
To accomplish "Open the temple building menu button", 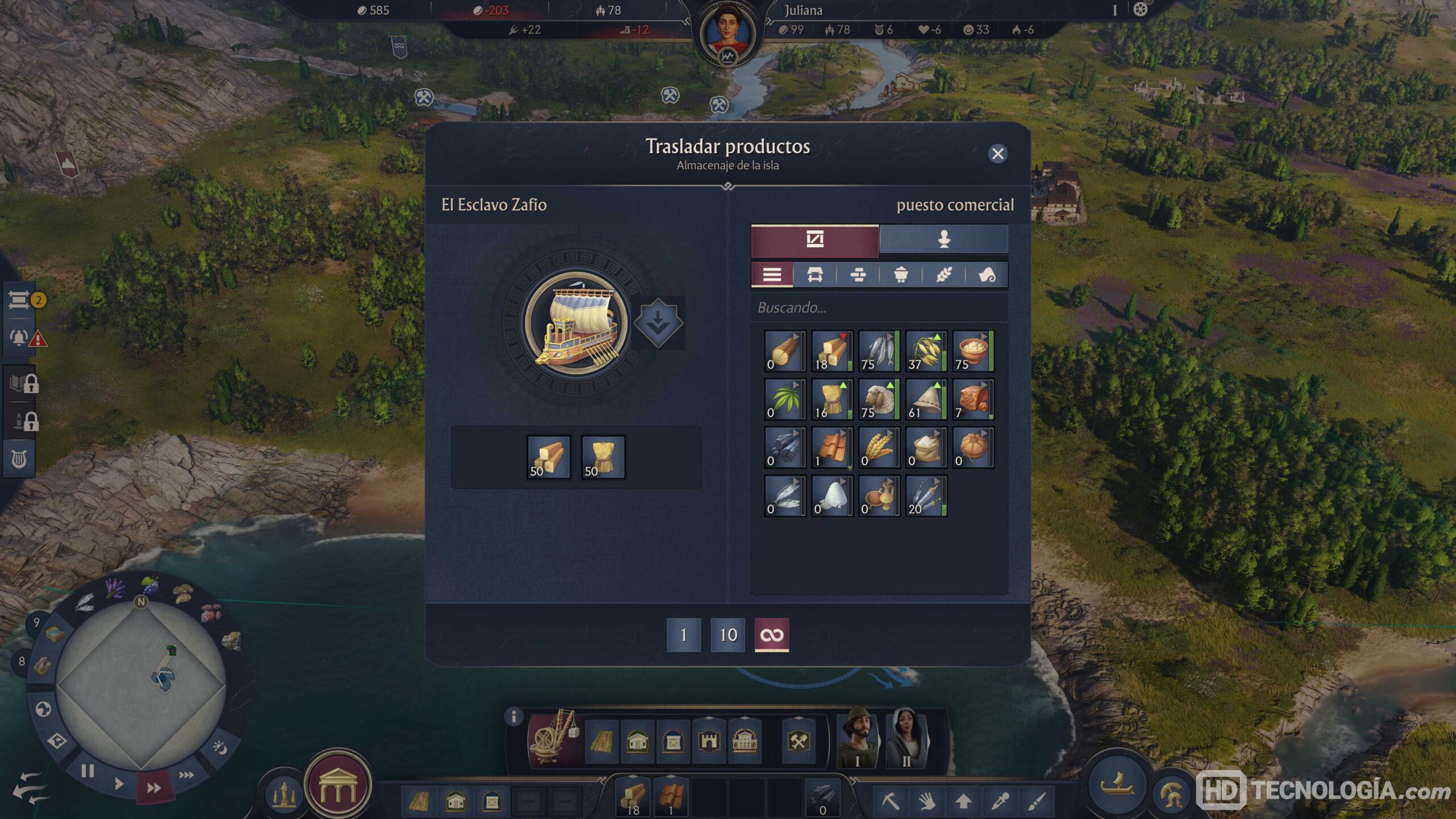I will click(x=338, y=785).
